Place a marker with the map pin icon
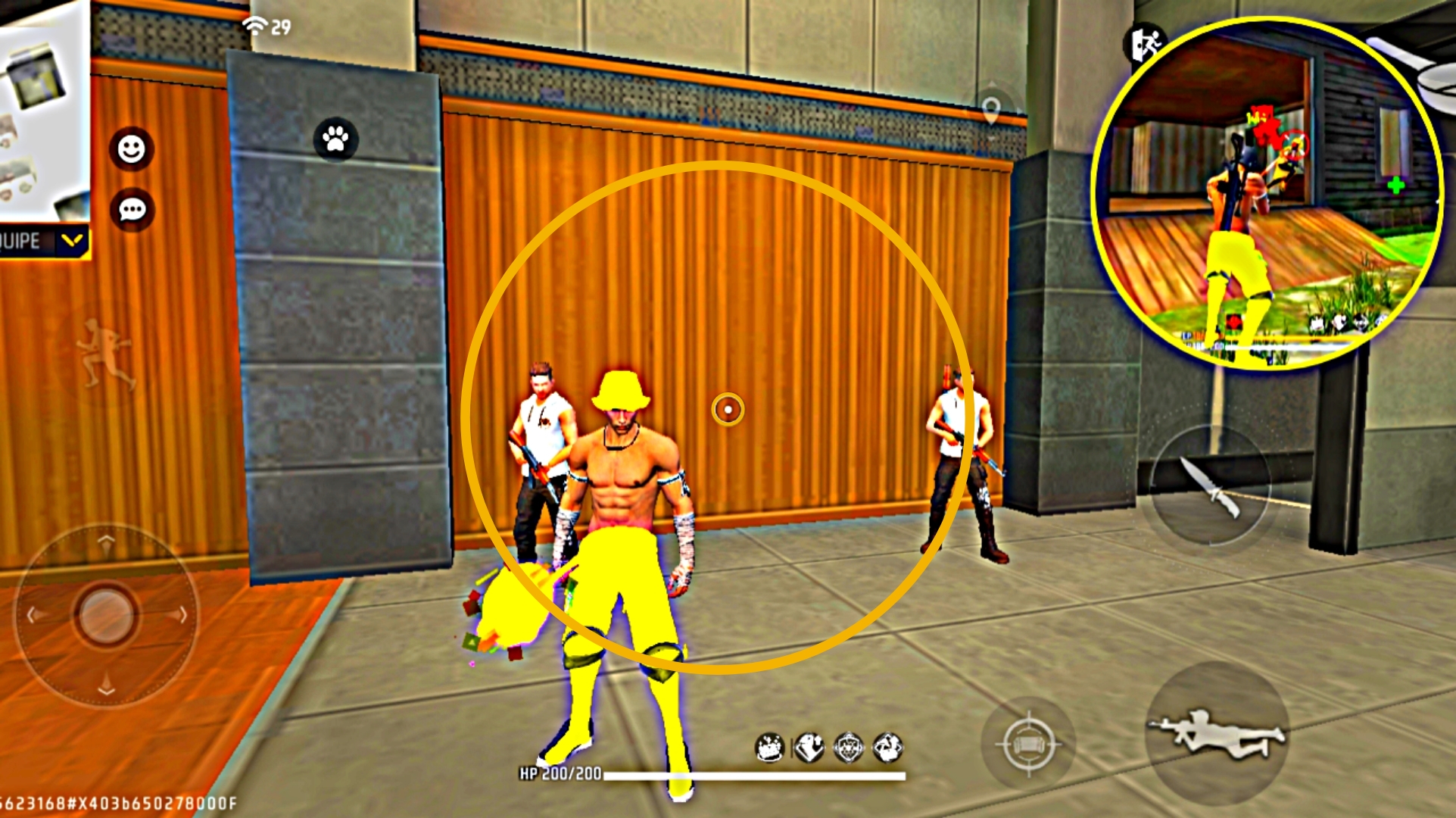The width and height of the screenshot is (1456, 818). click(991, 111)
